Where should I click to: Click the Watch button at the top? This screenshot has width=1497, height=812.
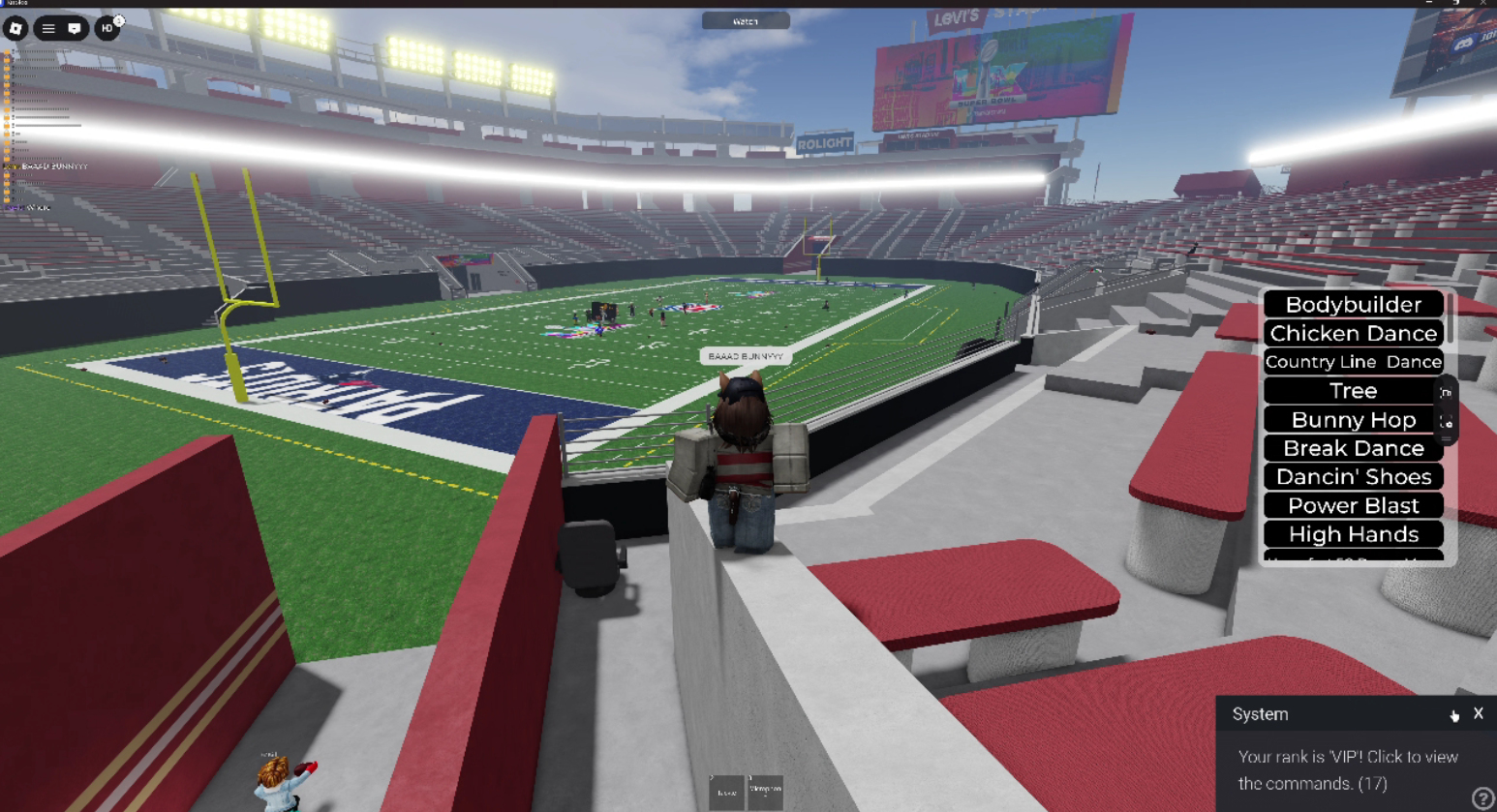click(x=746, y=20)
